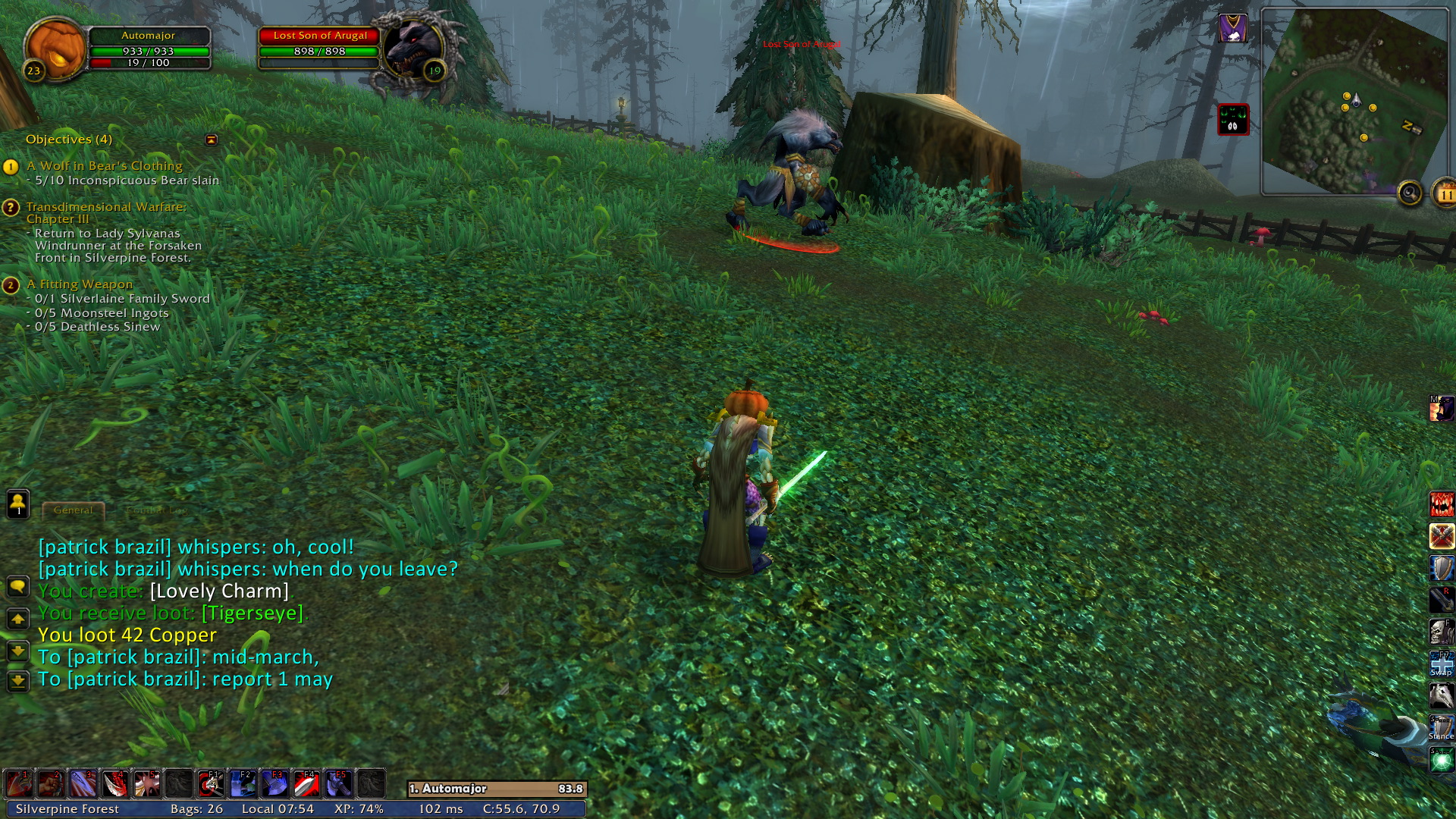The width and height of the screenshot is (1456, 819).
Task: Click the skull ability bound to F
Action: [x=1441, y=631]
